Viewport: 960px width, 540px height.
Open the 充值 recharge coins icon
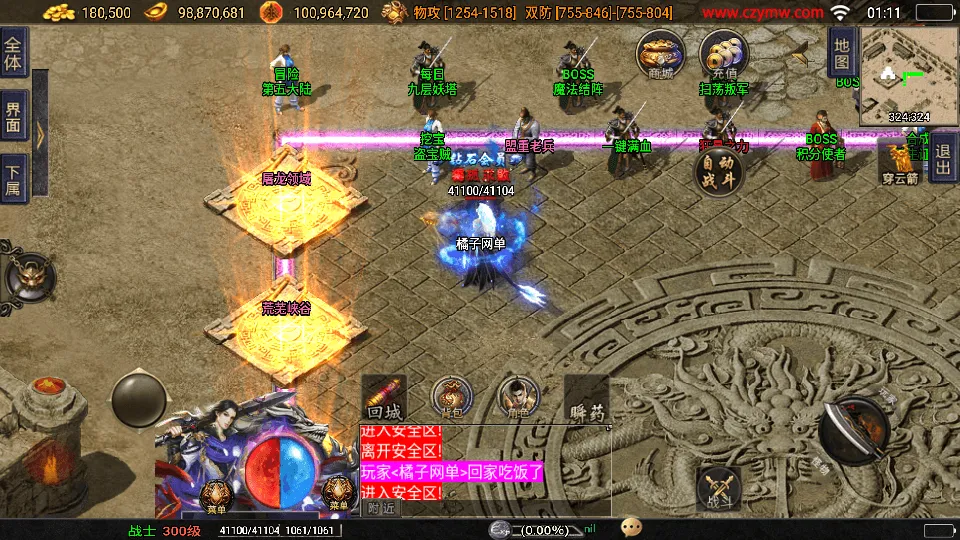(724, 52)
